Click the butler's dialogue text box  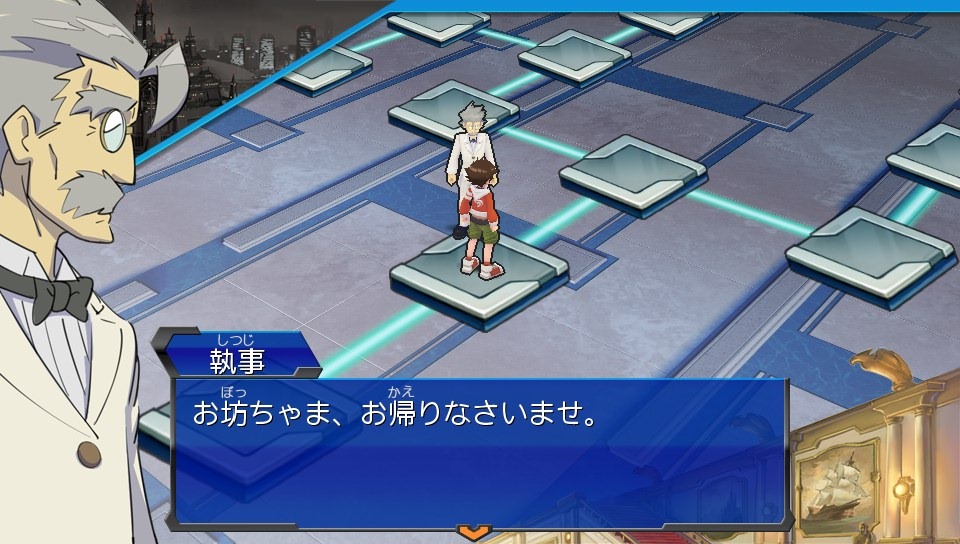click(480, 452)
